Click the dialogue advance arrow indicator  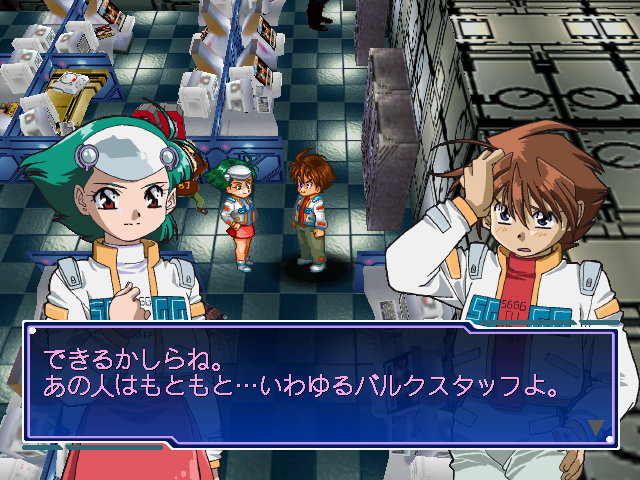point(596,427)
